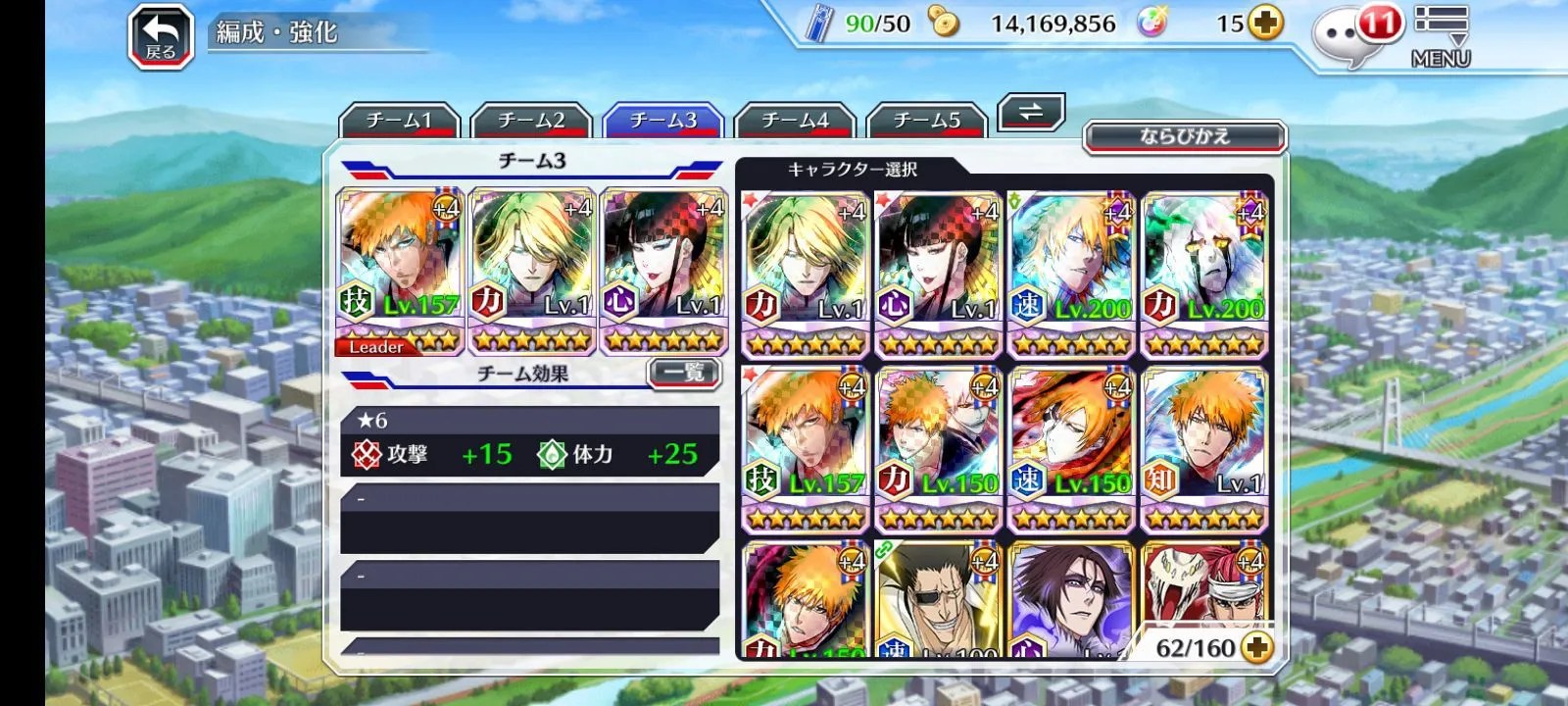Open the 一覧 team effects list
This screenshot has height=706, width=1568.
tap(684, 372)
